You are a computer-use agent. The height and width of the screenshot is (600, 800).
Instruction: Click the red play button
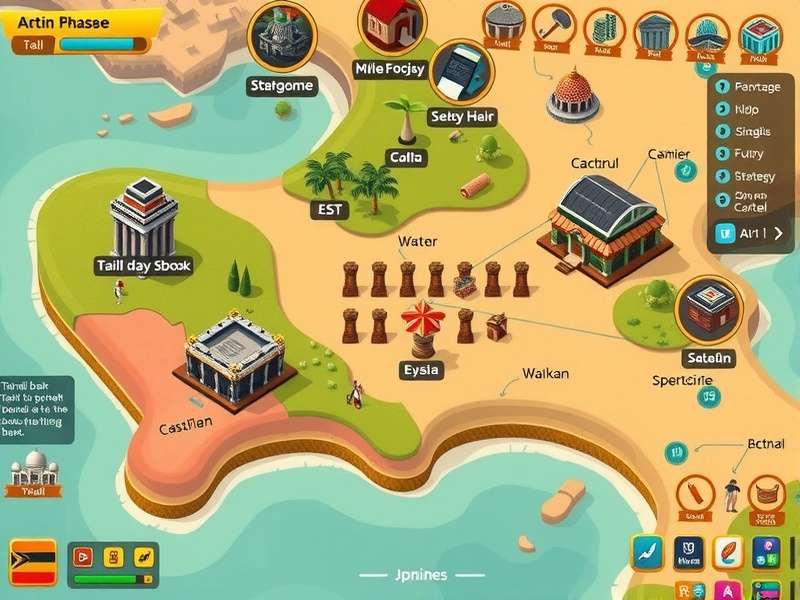pos(83,557)
